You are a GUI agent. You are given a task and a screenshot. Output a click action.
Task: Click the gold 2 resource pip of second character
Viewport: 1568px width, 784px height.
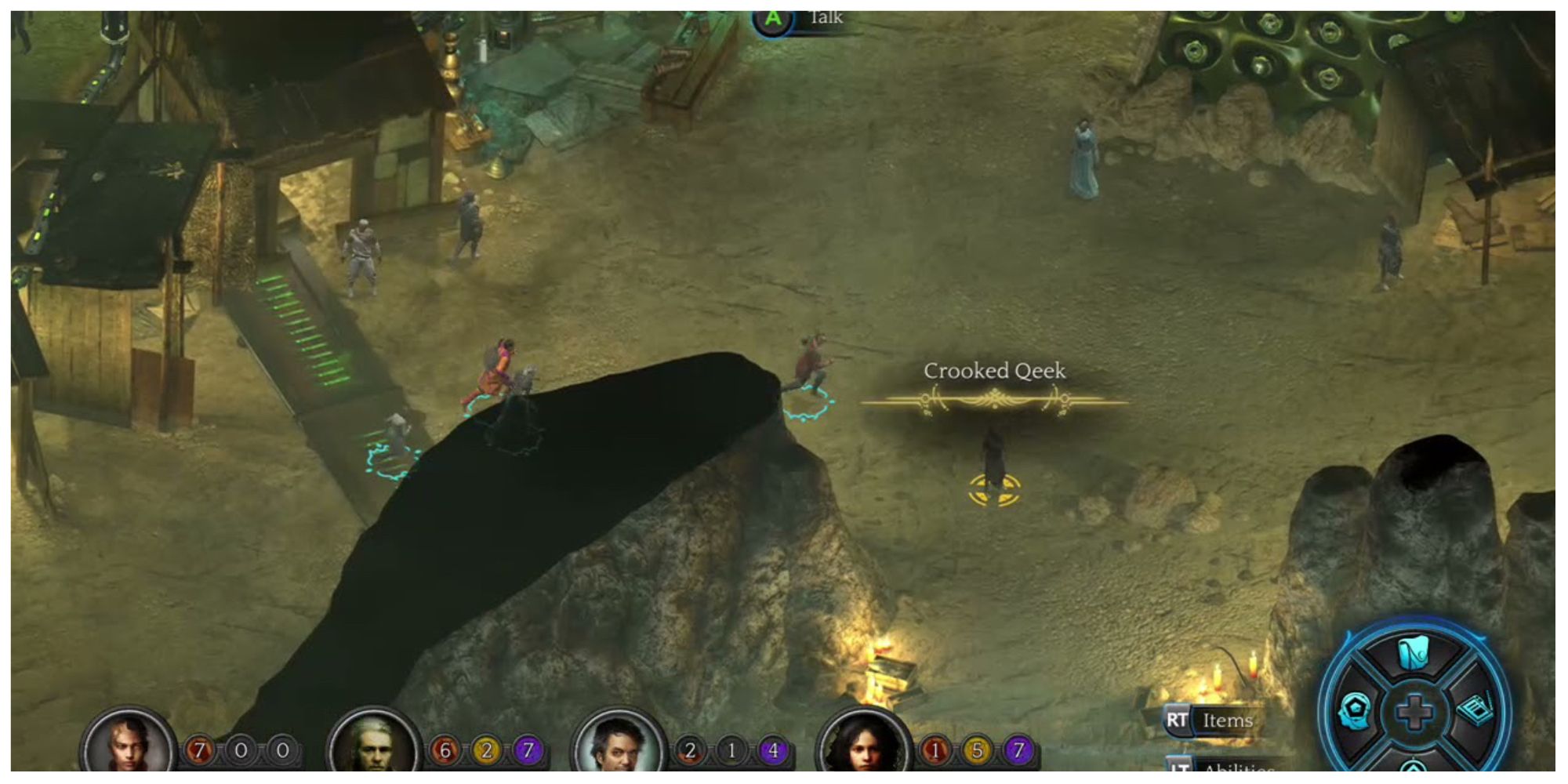[487, 749]
